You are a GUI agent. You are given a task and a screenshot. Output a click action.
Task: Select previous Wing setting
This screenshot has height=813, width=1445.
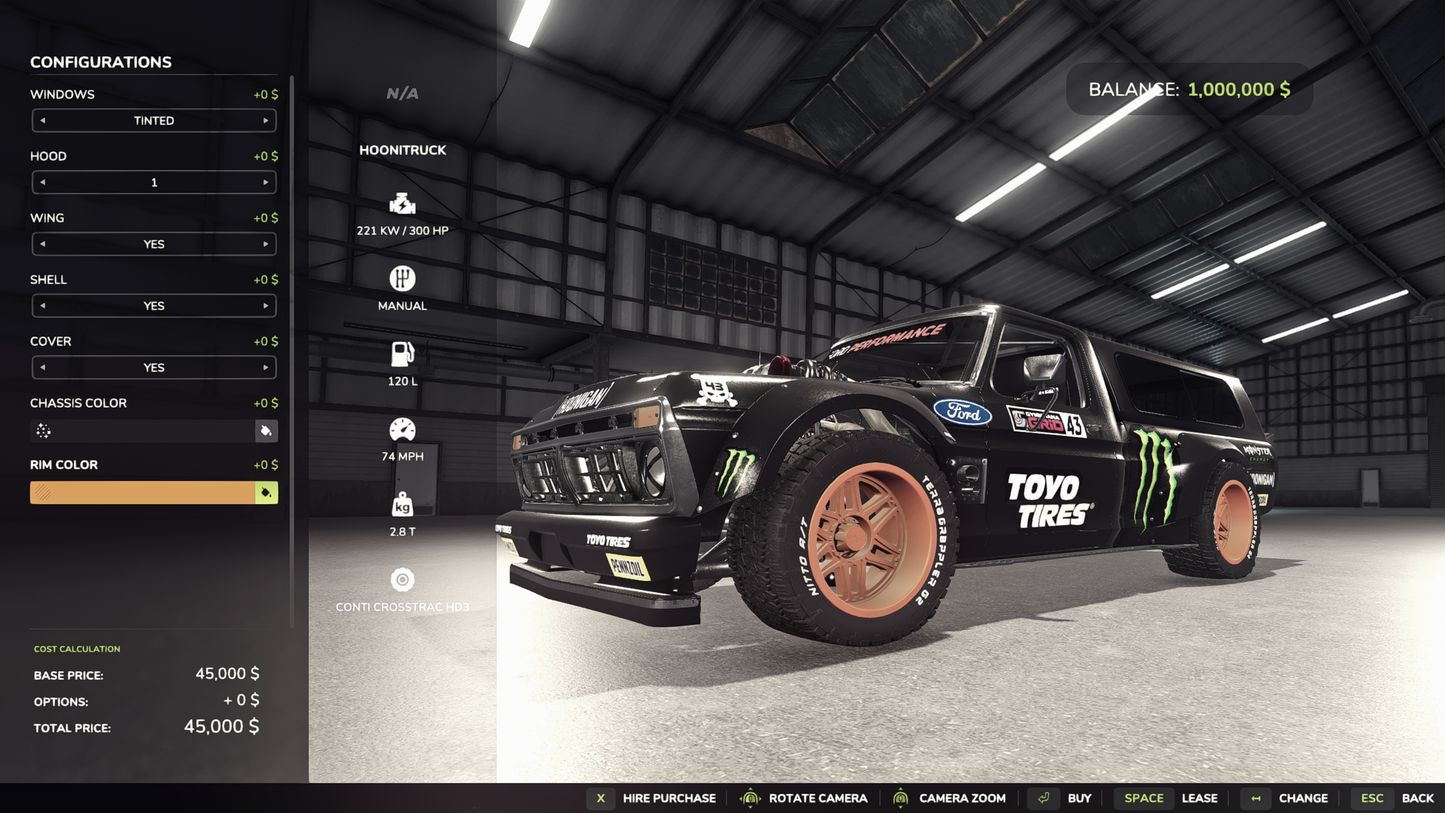[43, 244]
